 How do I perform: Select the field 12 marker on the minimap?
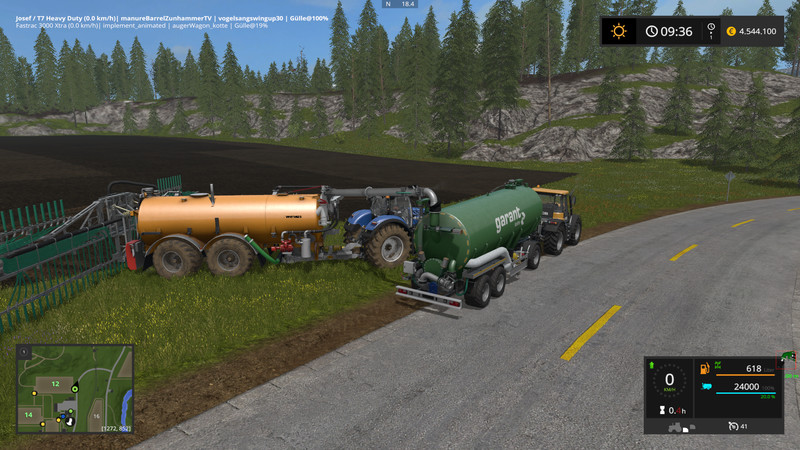point(56,384)
